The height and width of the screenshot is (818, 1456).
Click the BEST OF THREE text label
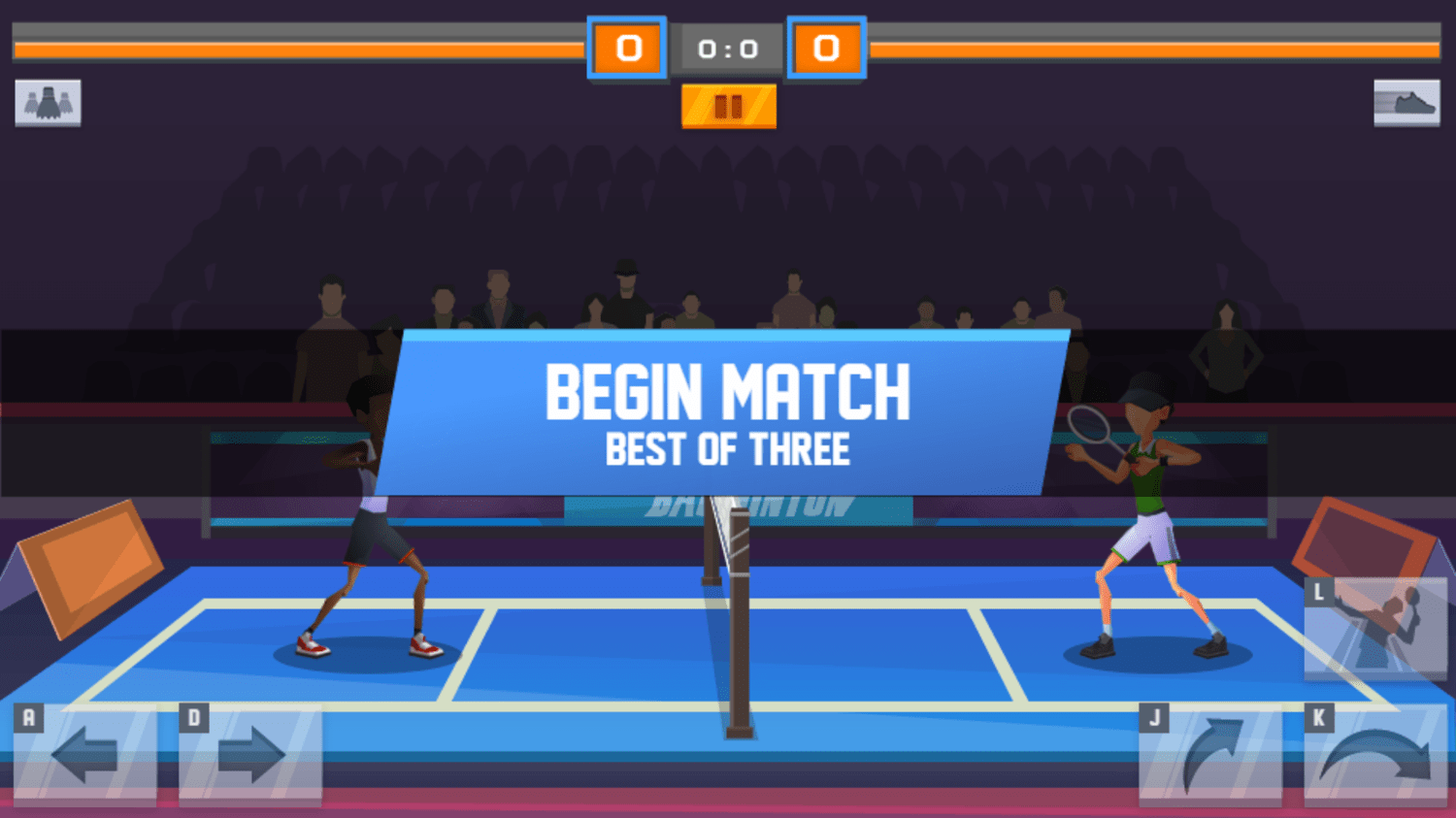(729, 448)
